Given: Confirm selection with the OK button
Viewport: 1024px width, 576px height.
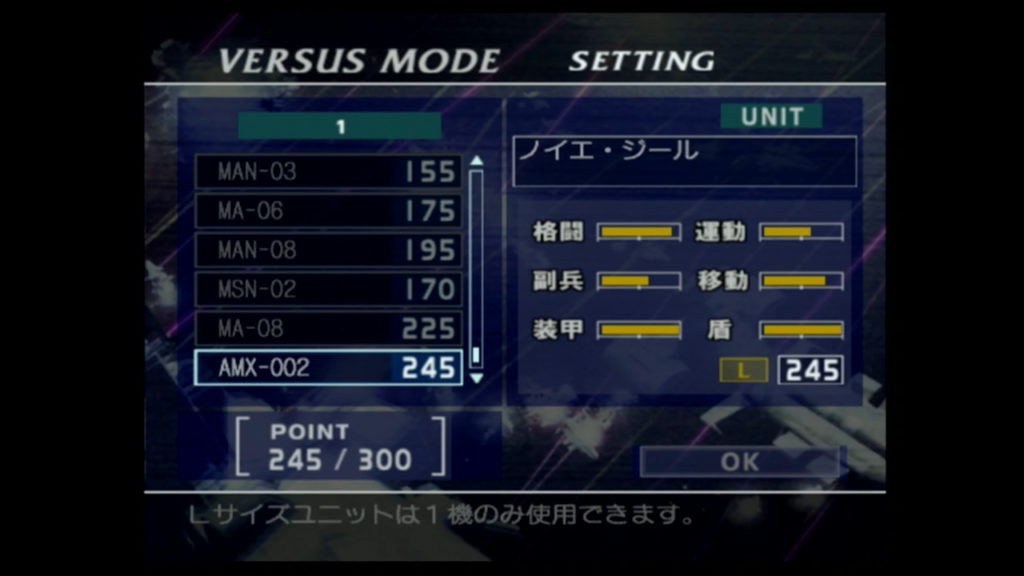Looking at the screenshot, I should click(x=740, y=462).
